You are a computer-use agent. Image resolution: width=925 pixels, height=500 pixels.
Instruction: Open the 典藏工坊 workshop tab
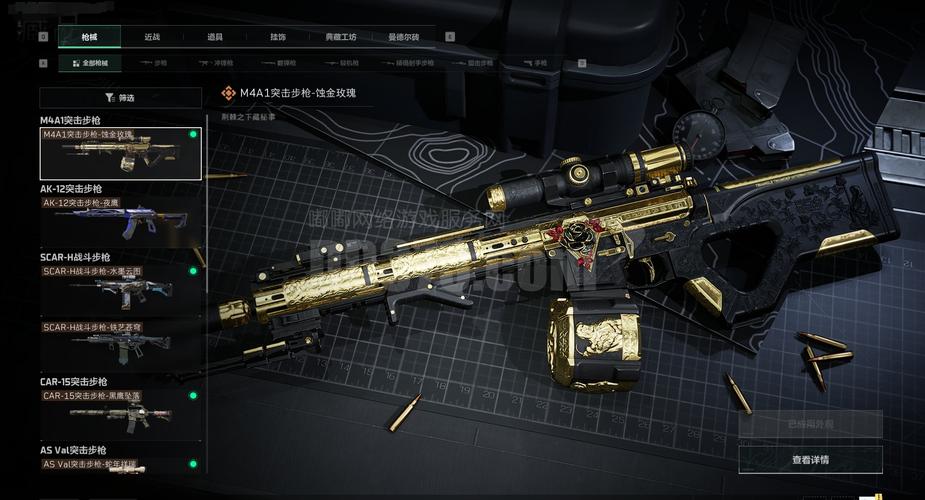[340, 37]
